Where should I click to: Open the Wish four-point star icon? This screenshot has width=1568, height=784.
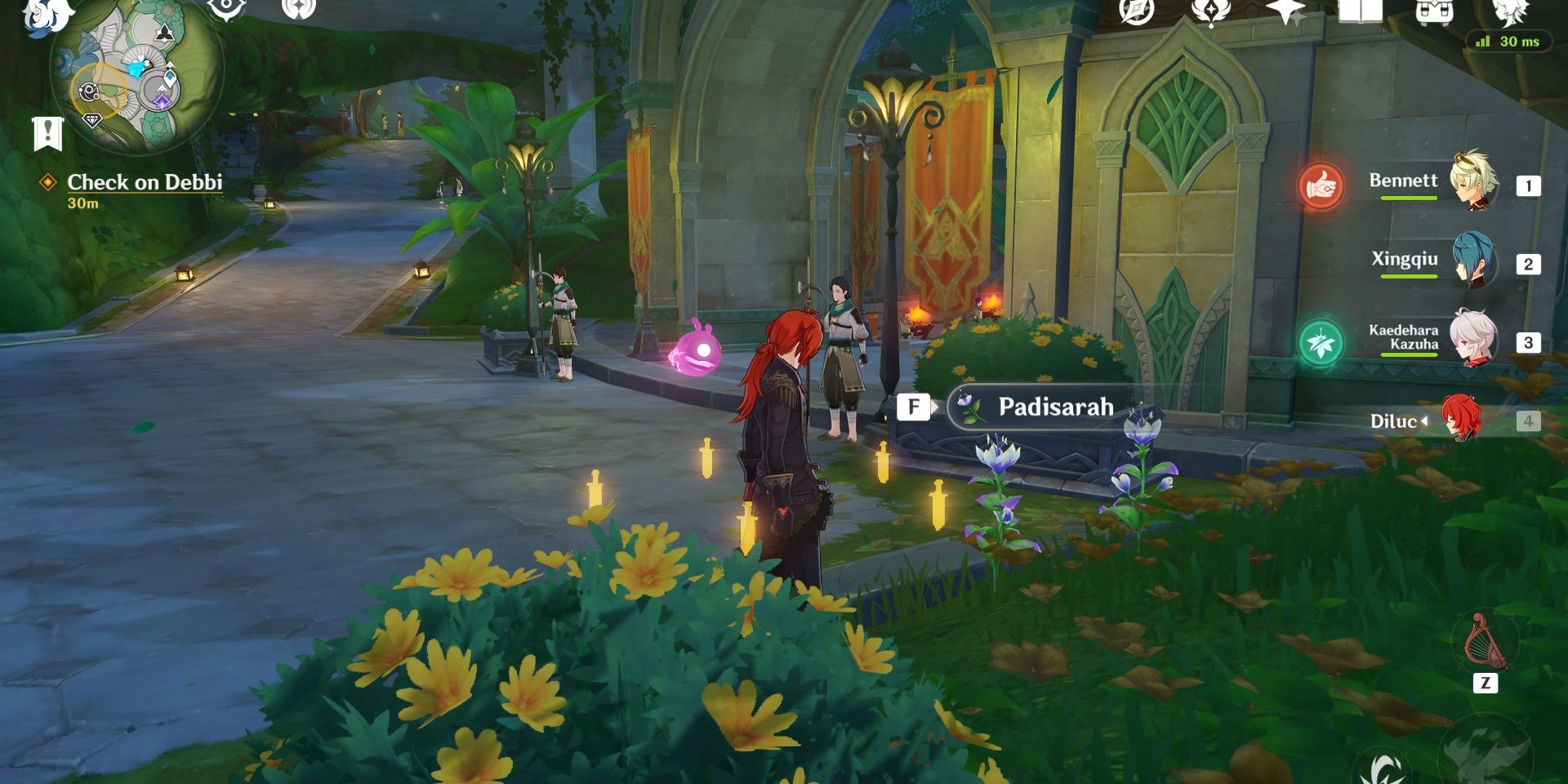(x=1285, y=11)
